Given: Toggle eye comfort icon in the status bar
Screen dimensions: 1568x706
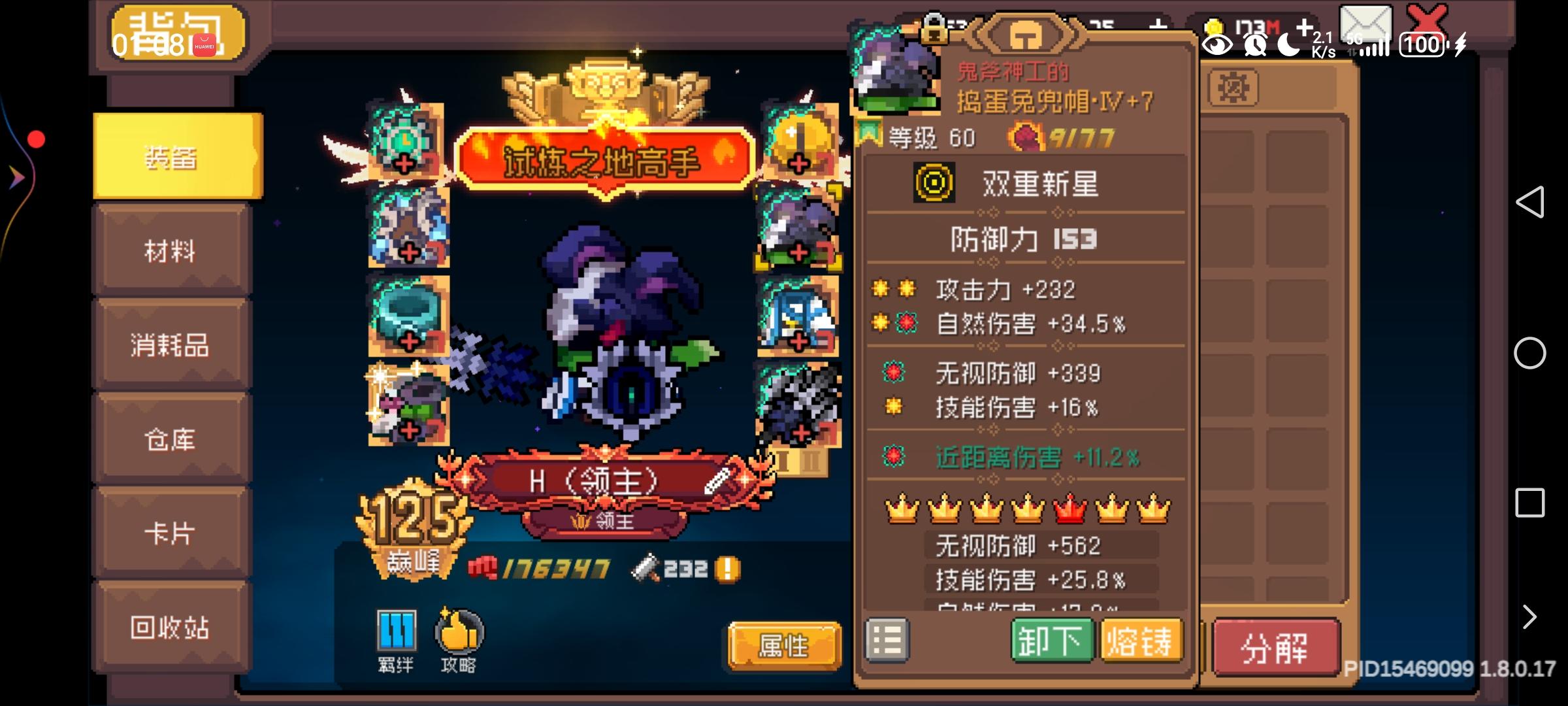Looking at the screenshot, I should click(1217, 43).
